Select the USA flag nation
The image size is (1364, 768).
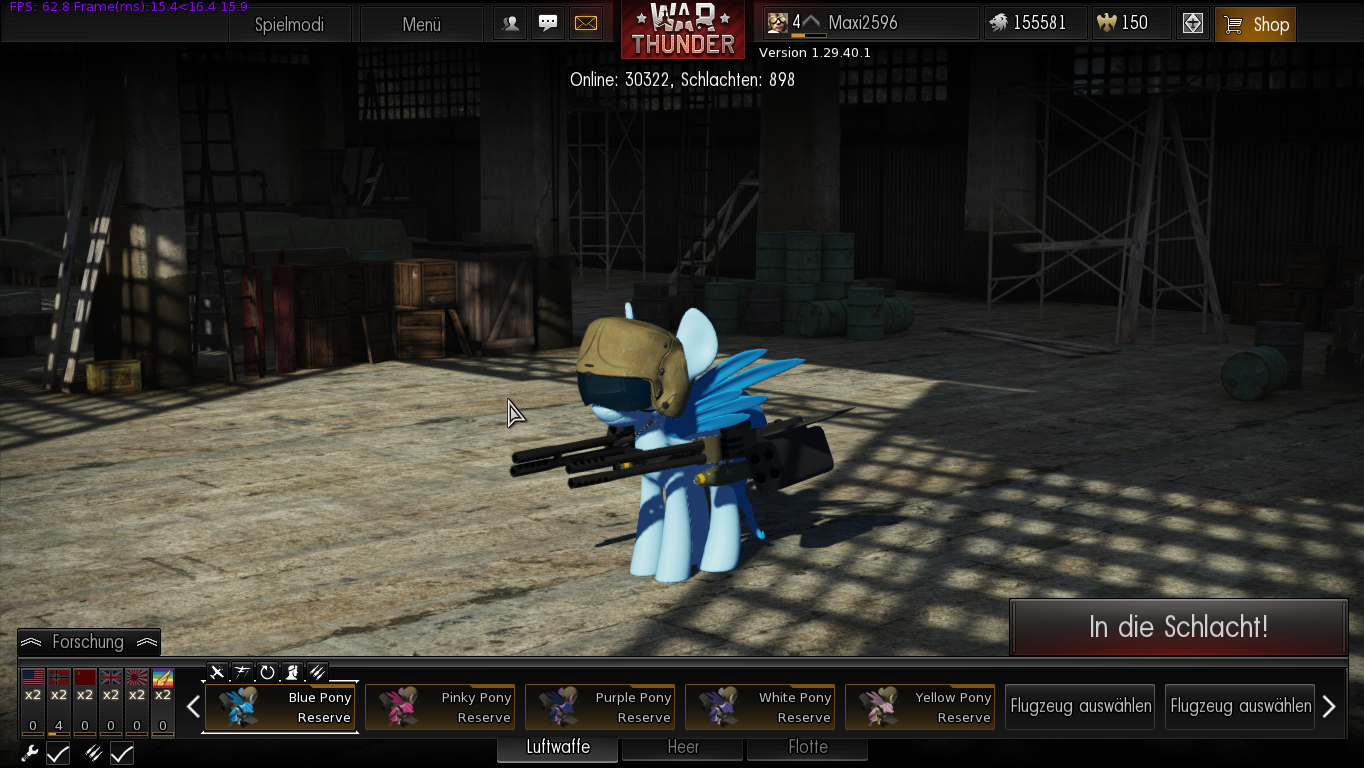click(x=33, y=681)
